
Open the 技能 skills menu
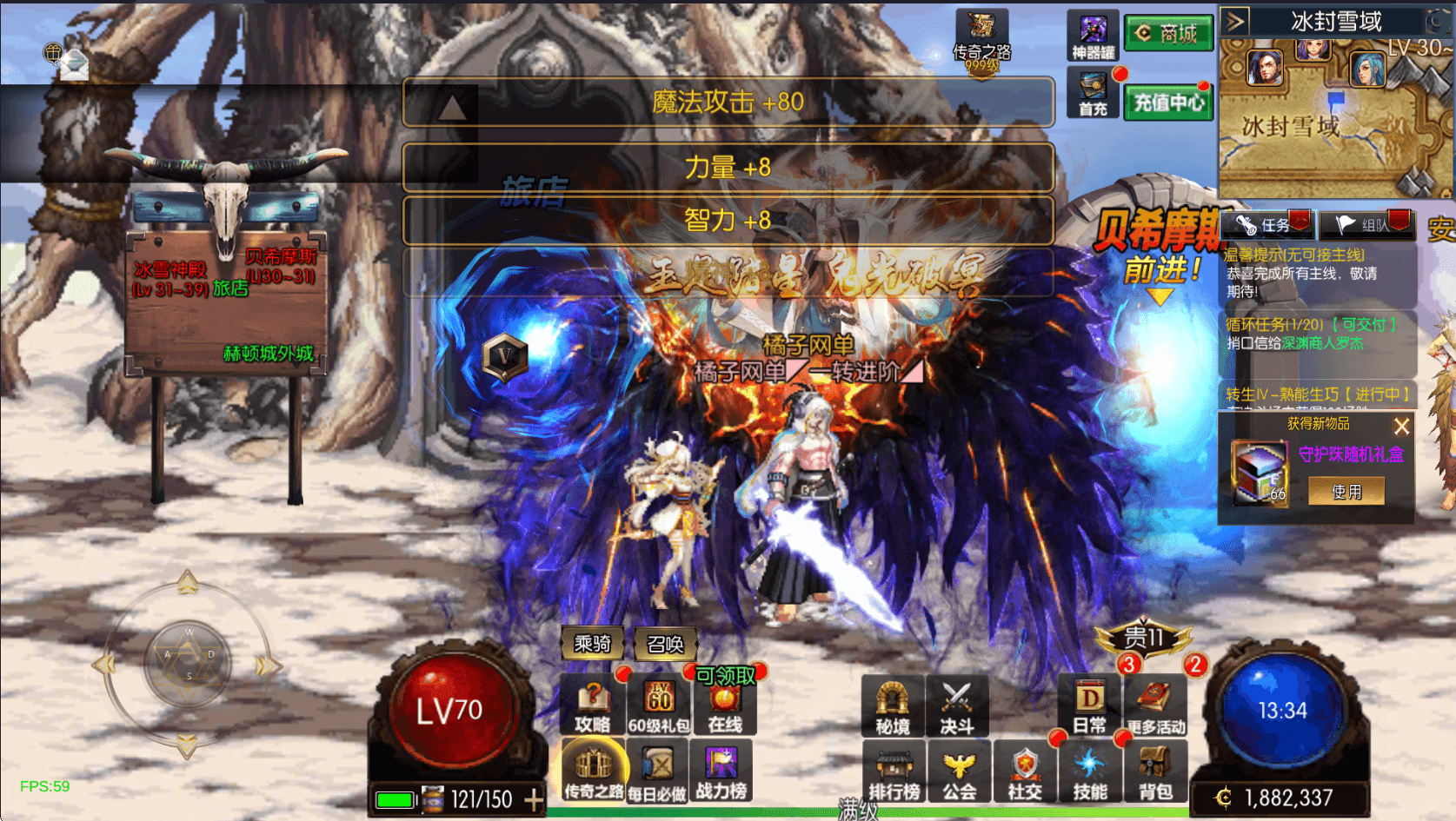click(1089, 772)
